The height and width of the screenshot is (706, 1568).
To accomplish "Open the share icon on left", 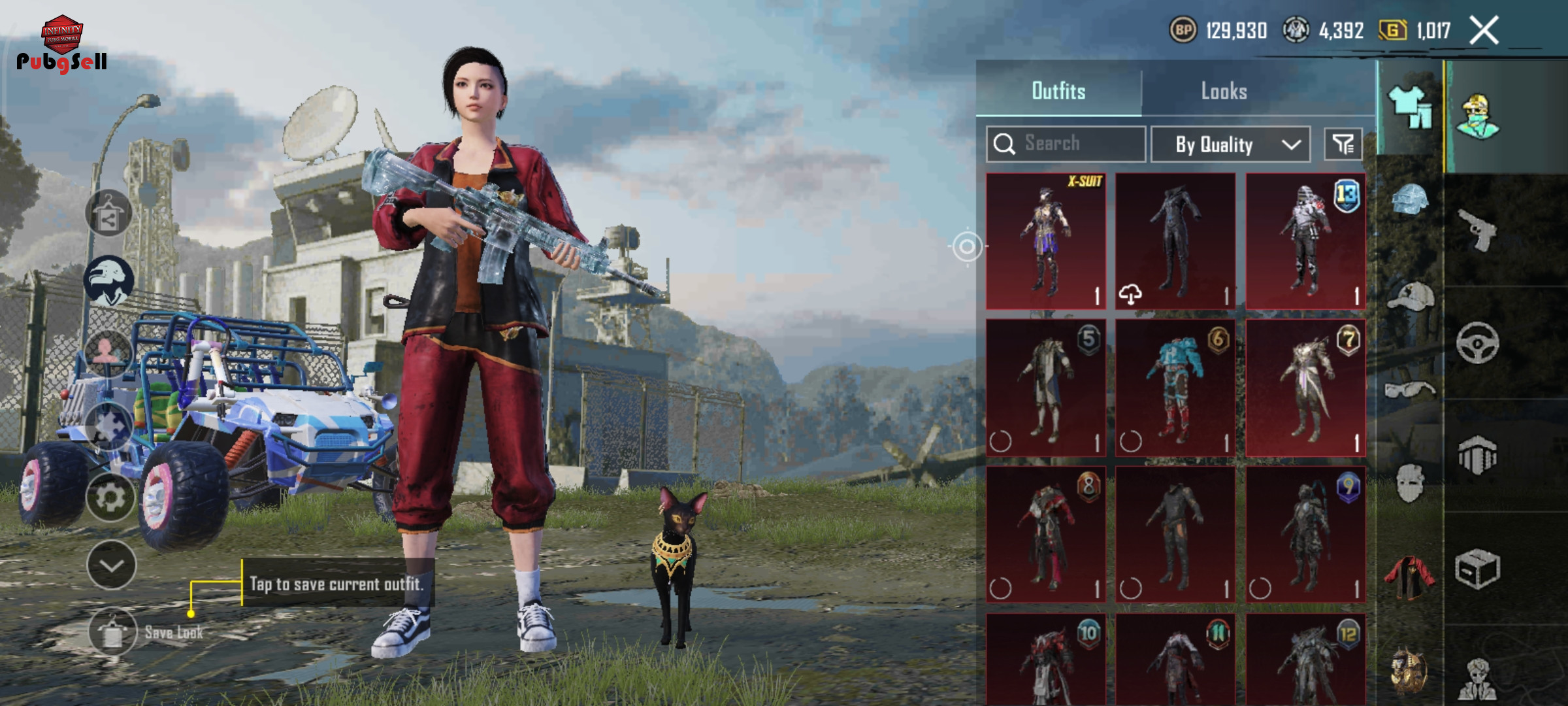I will (108, 213).
